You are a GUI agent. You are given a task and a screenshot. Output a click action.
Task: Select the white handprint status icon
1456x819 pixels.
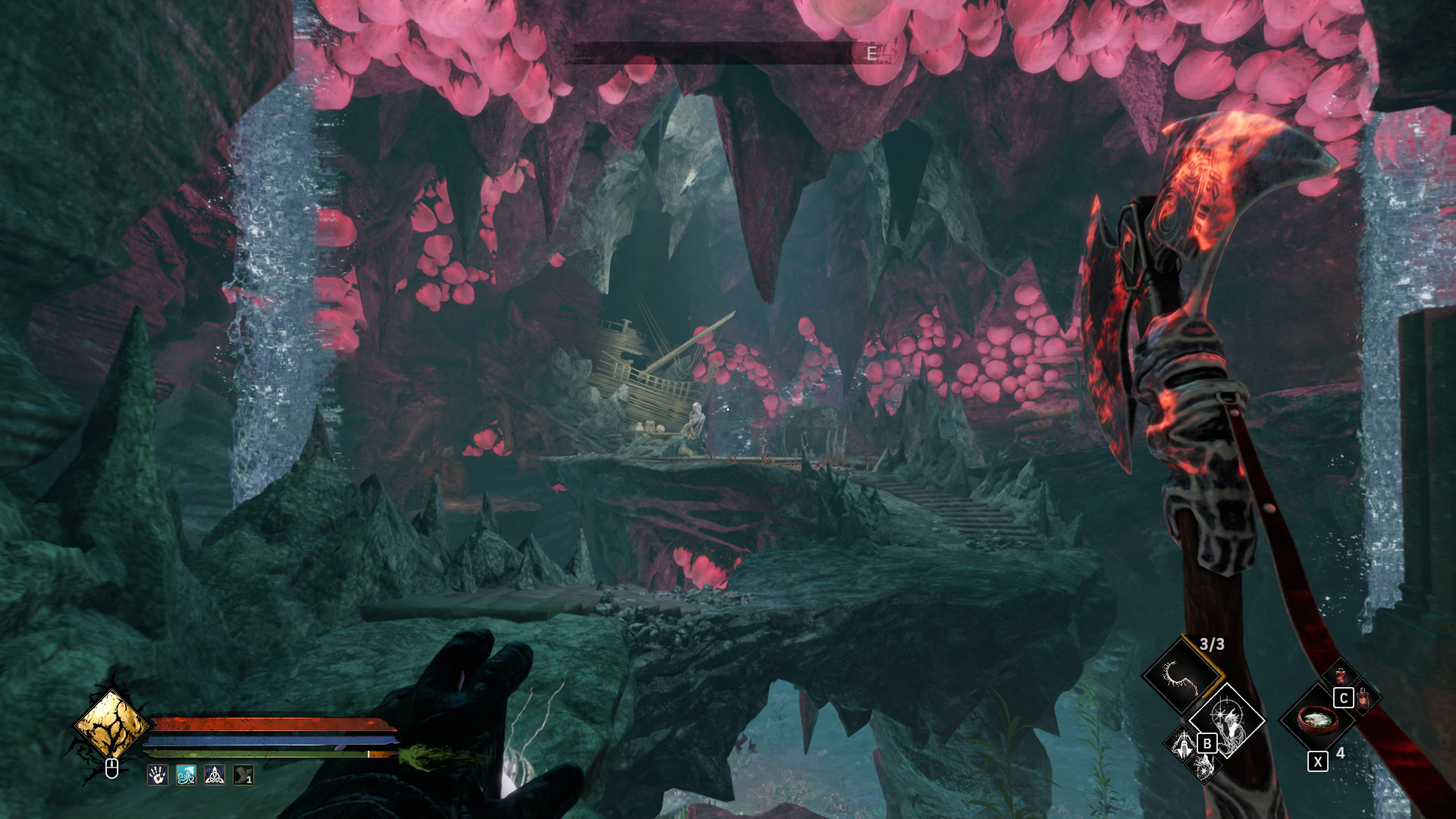coord(158,775)
